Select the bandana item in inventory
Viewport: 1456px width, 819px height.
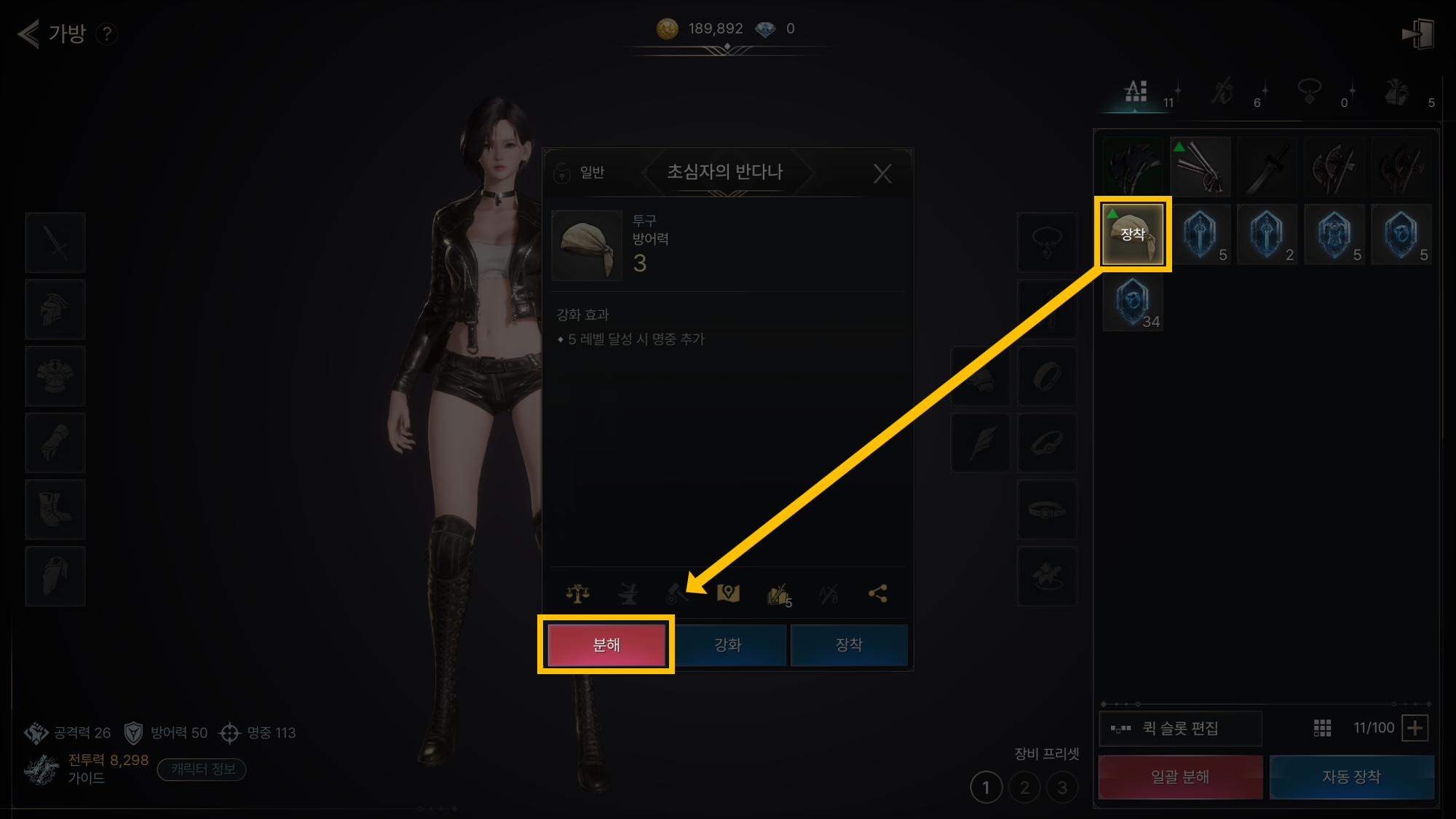1133,234
